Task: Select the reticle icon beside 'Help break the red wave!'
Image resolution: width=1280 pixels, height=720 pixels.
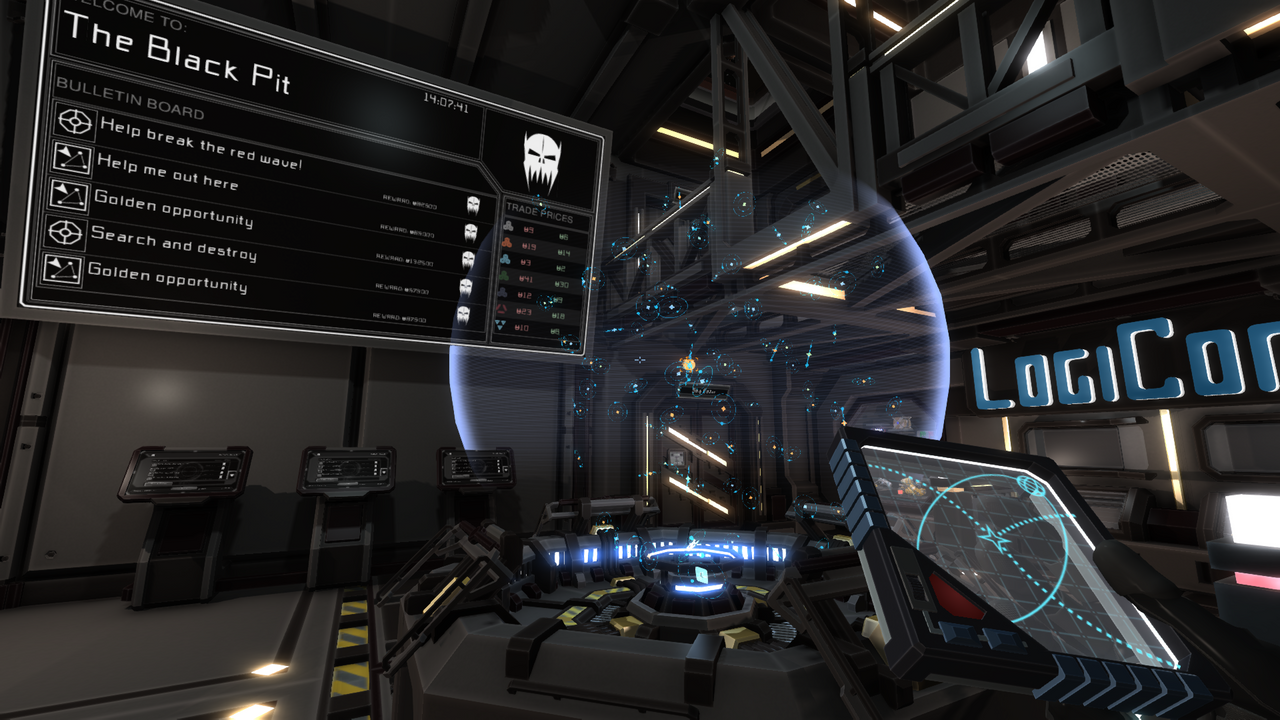Action: (x=75, y=122)
